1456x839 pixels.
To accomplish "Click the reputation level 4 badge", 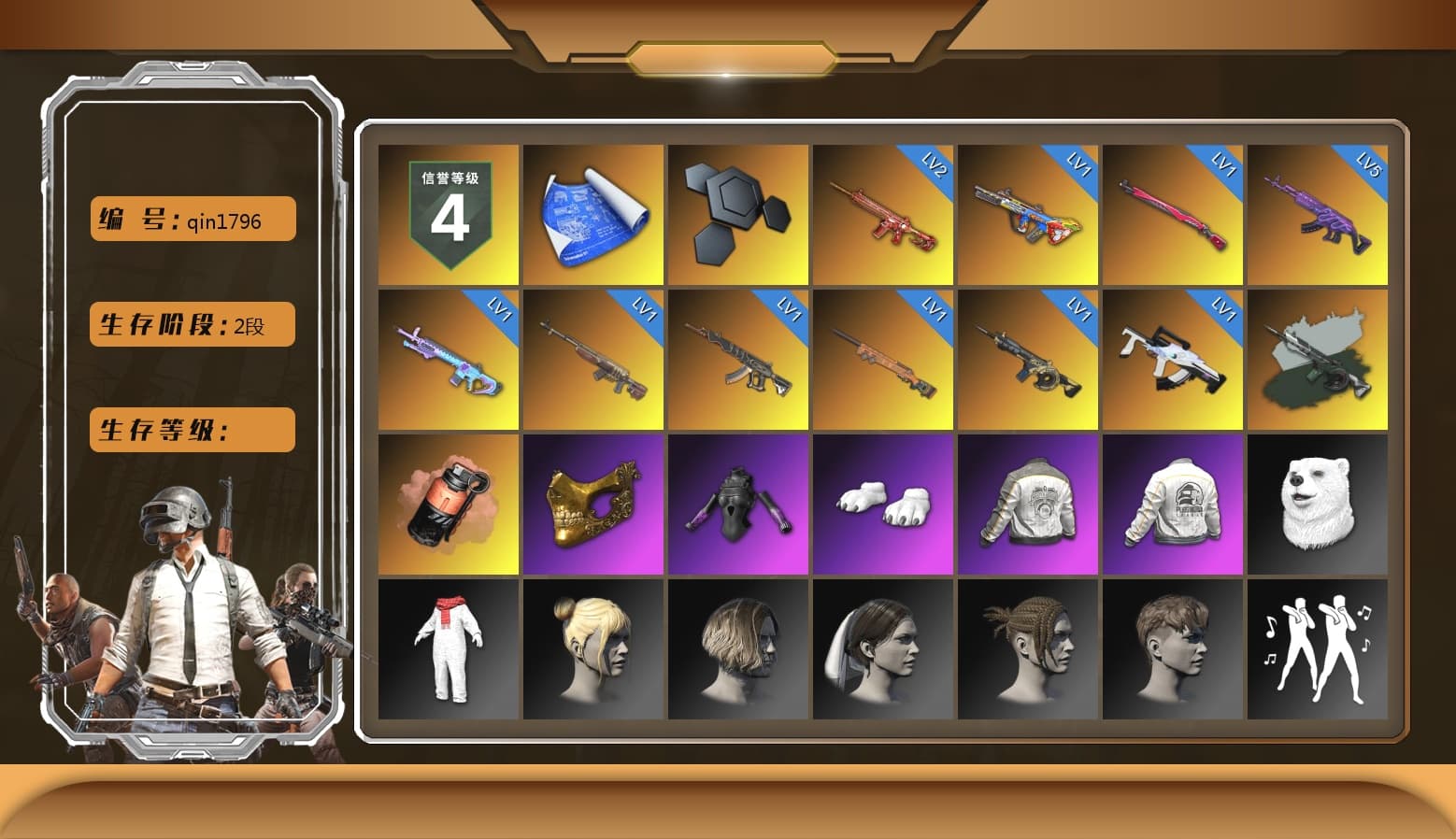I will (447, 212).
